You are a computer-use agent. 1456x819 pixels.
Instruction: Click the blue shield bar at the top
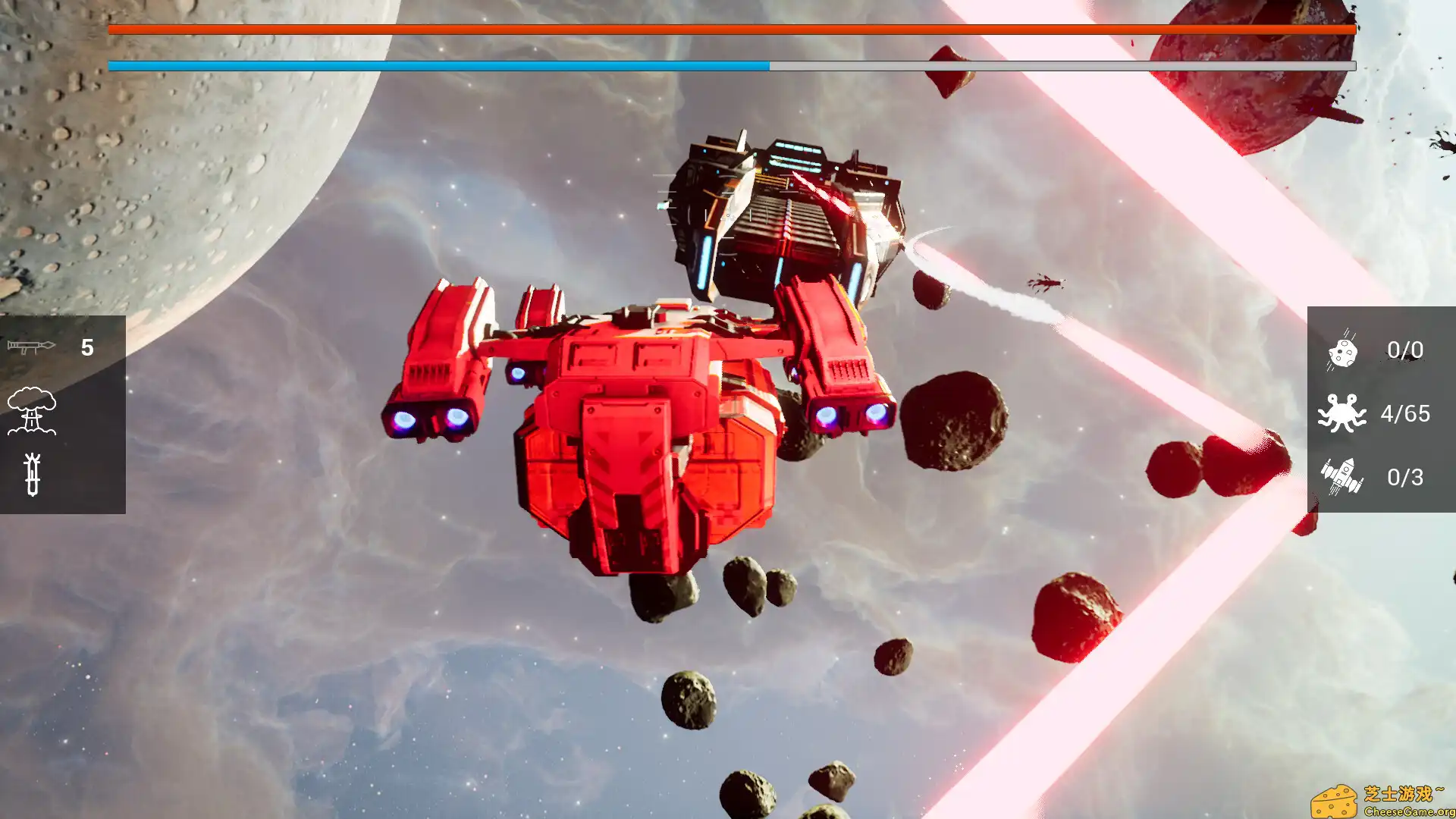pos(440,66)
